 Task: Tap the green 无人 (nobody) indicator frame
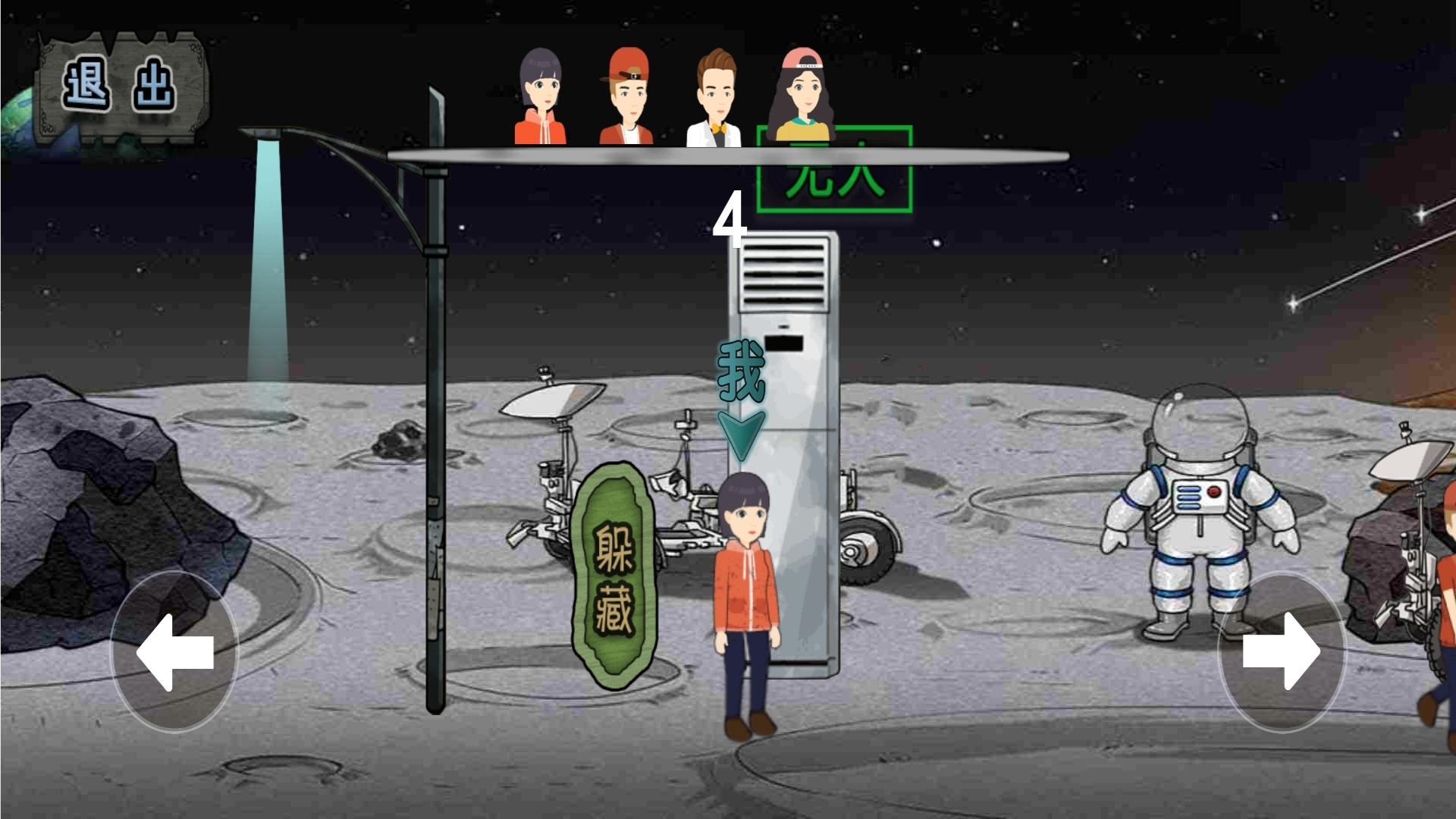(x=832, y=170)
